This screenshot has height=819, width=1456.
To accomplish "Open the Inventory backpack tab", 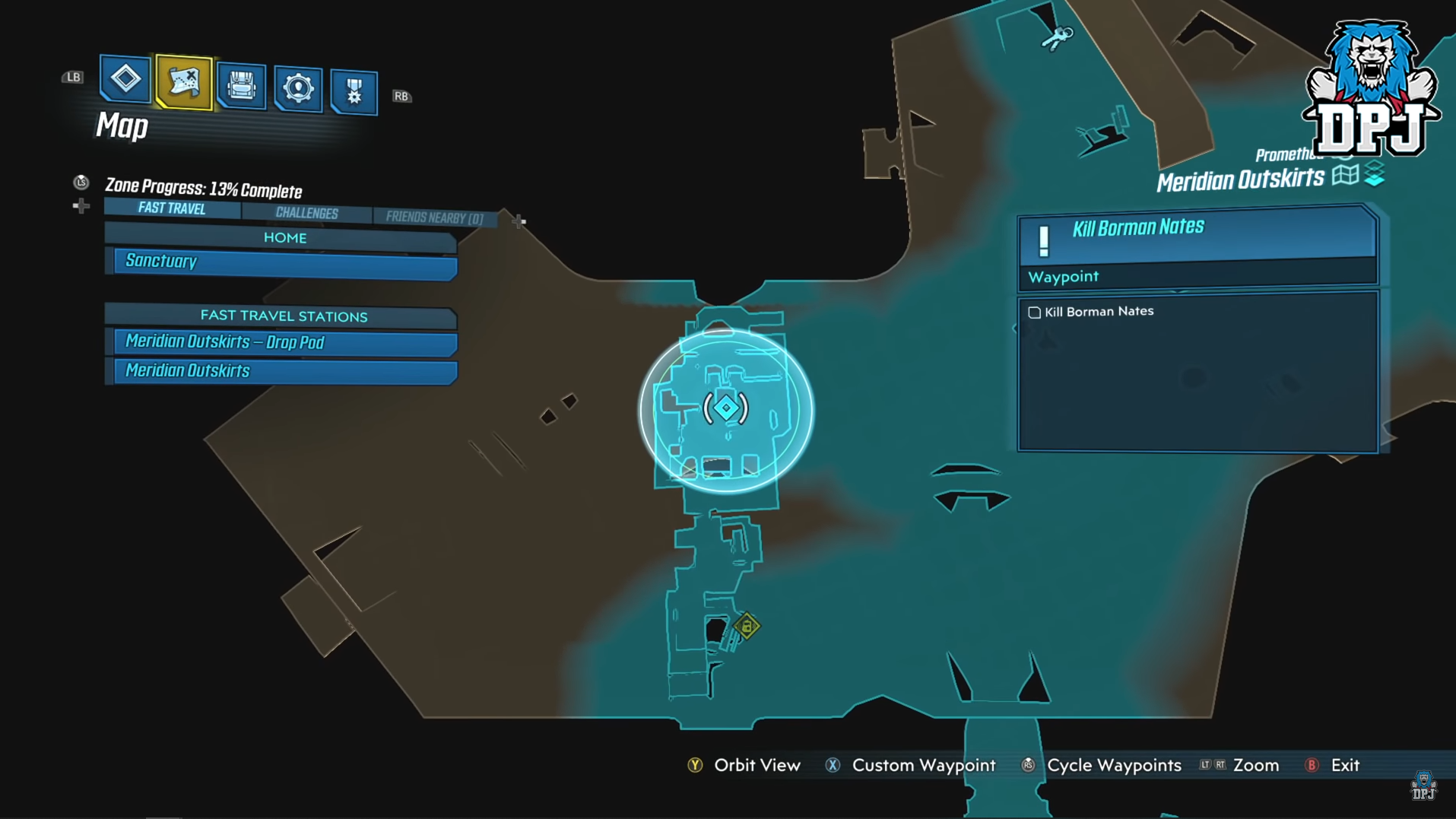I will [241, 86].
